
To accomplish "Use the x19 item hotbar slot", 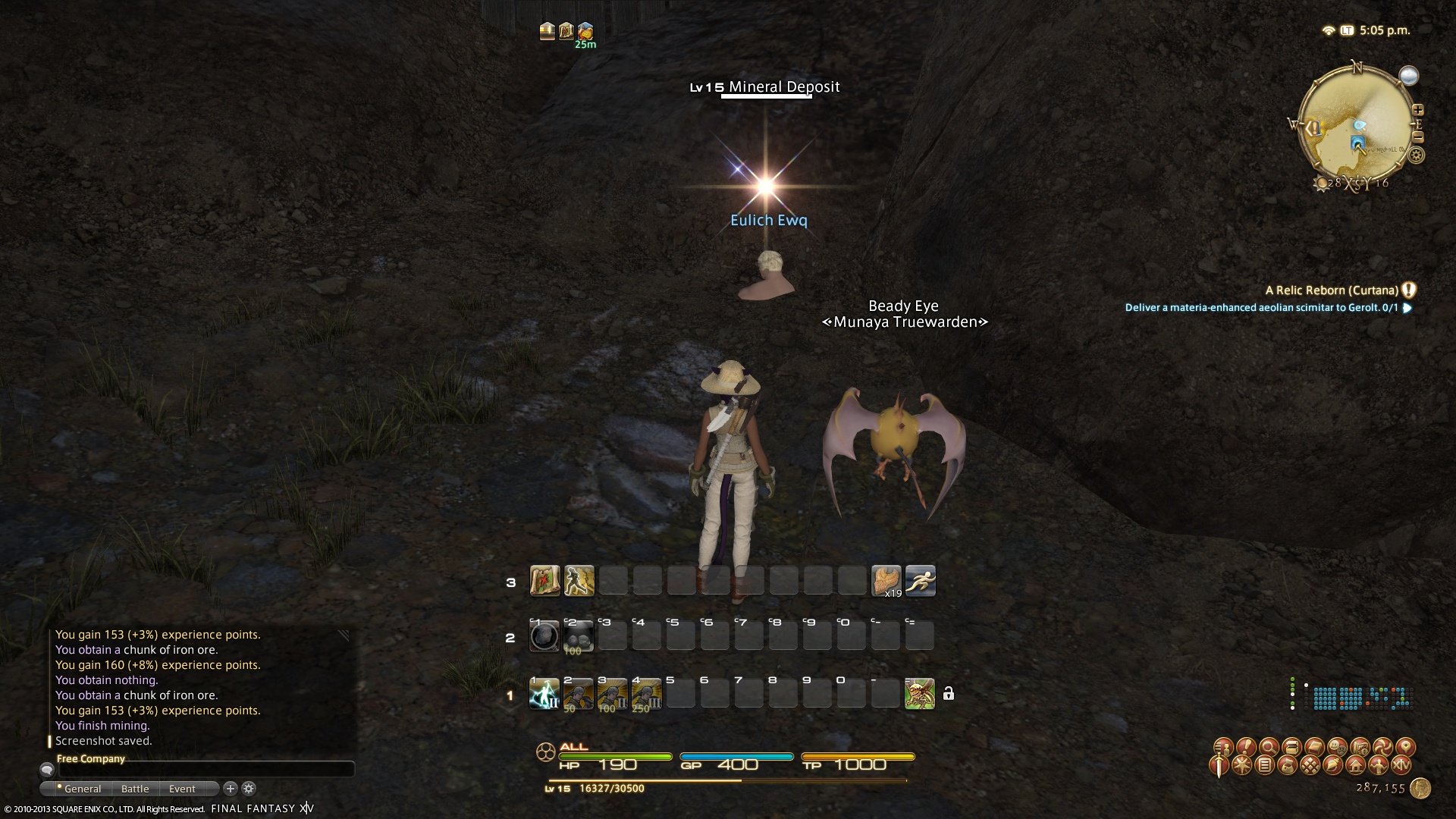I will tap(886, 581).
